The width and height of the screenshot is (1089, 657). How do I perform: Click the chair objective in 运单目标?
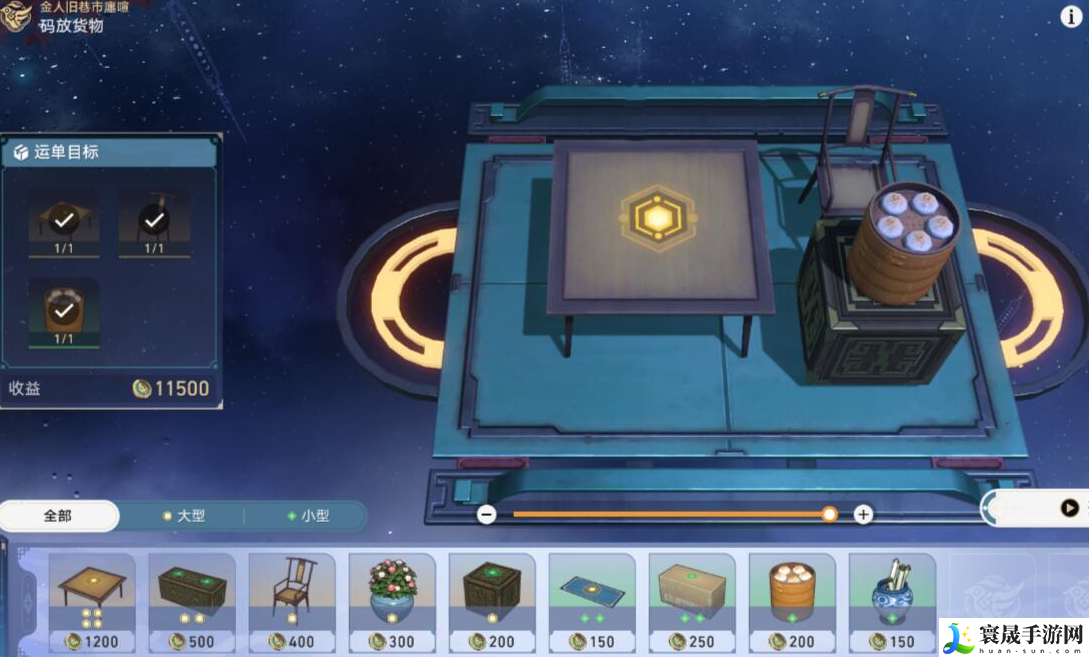(153, 220)
